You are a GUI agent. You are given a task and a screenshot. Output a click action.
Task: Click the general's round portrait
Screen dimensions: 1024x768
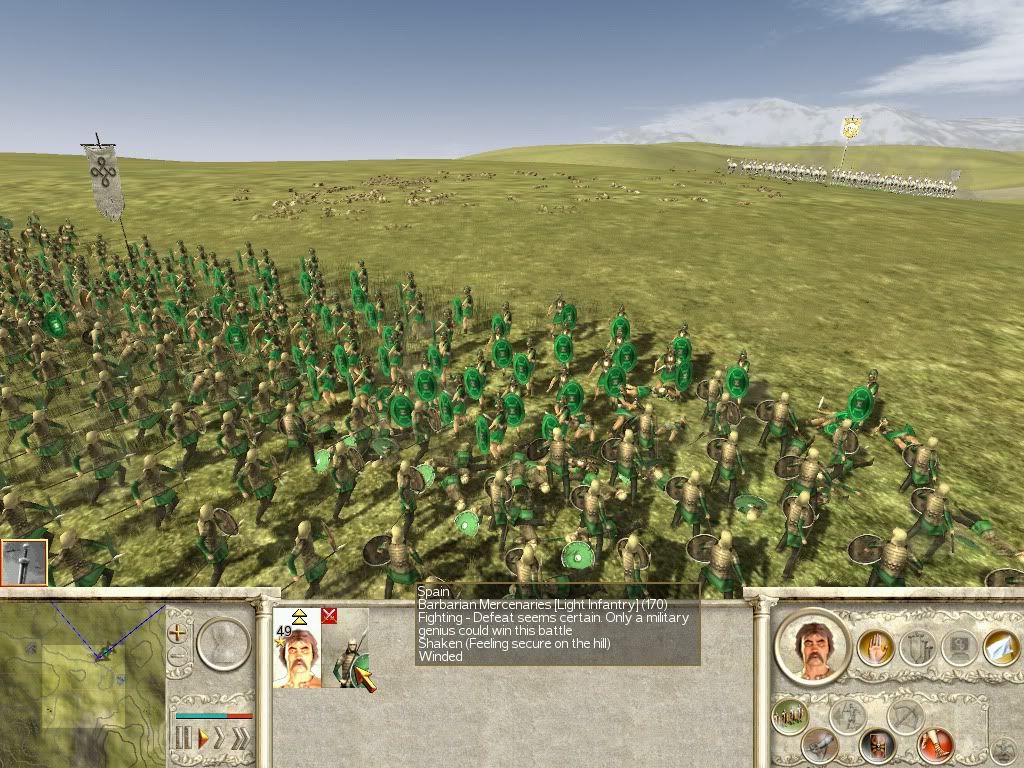811,646
